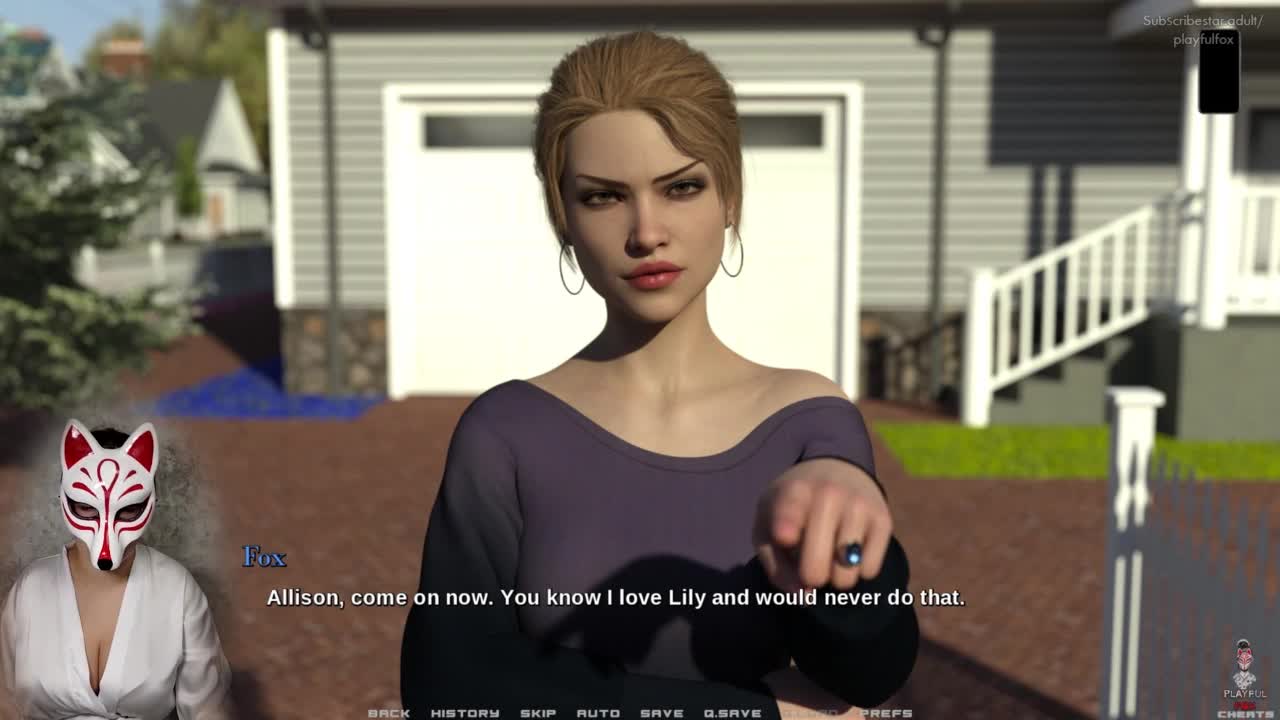Open the dialogue History log
Screen dimensions: 1280x720
pyautogui.click(x=465, y=713)
